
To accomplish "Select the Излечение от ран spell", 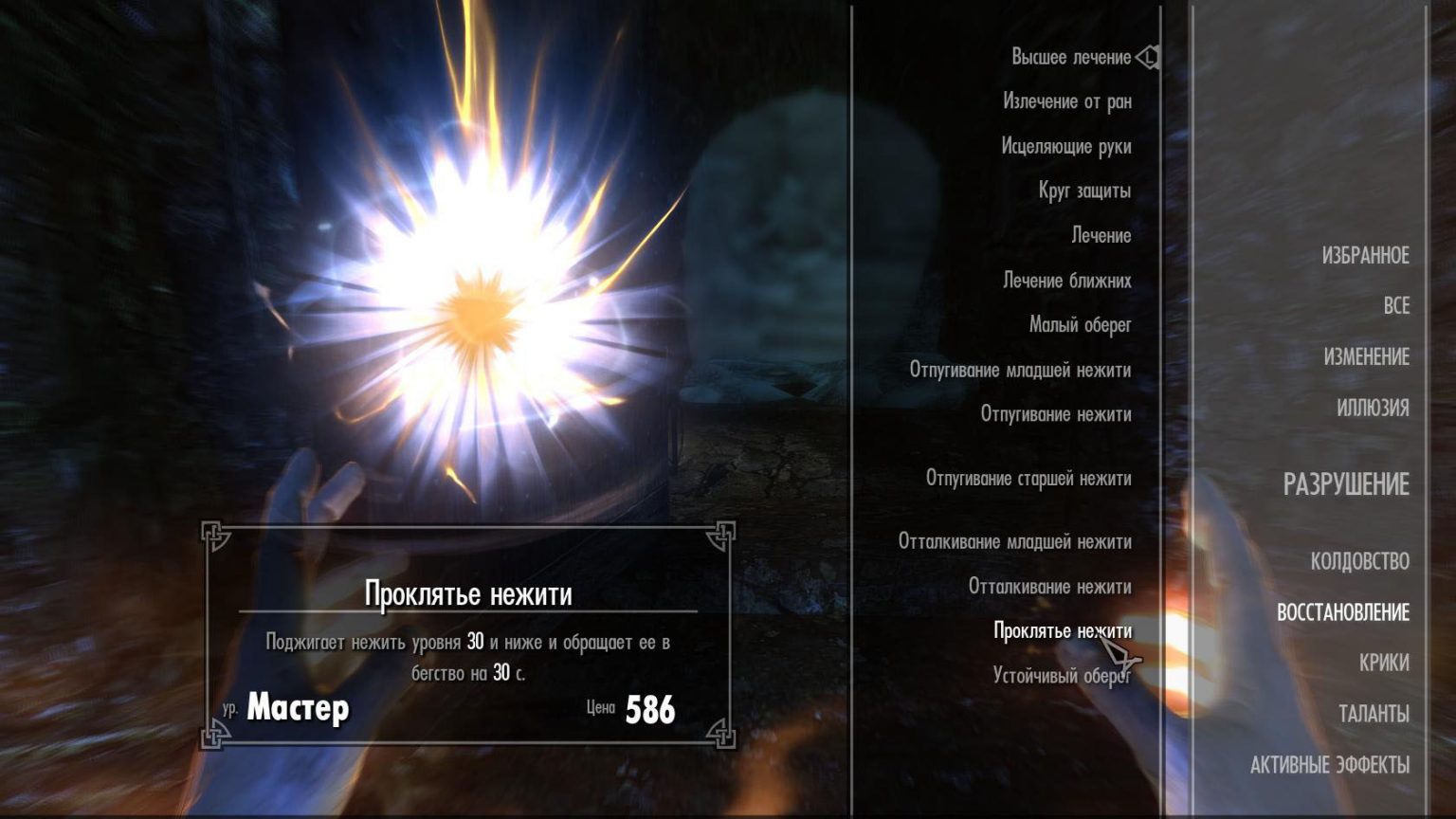I will pos(1067,101).
